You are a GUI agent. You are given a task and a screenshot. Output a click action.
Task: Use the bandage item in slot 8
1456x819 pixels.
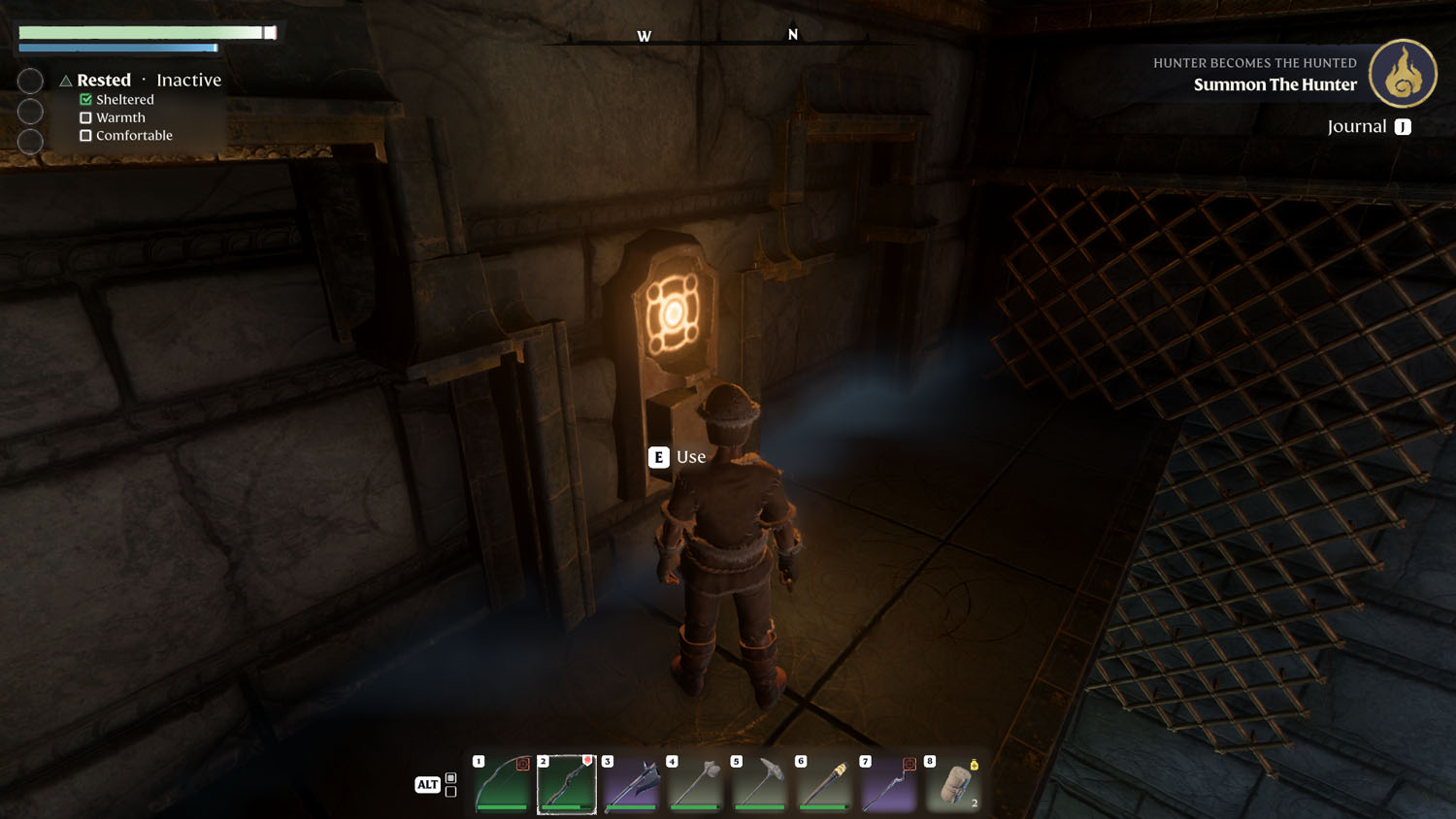tap(953, 784)
